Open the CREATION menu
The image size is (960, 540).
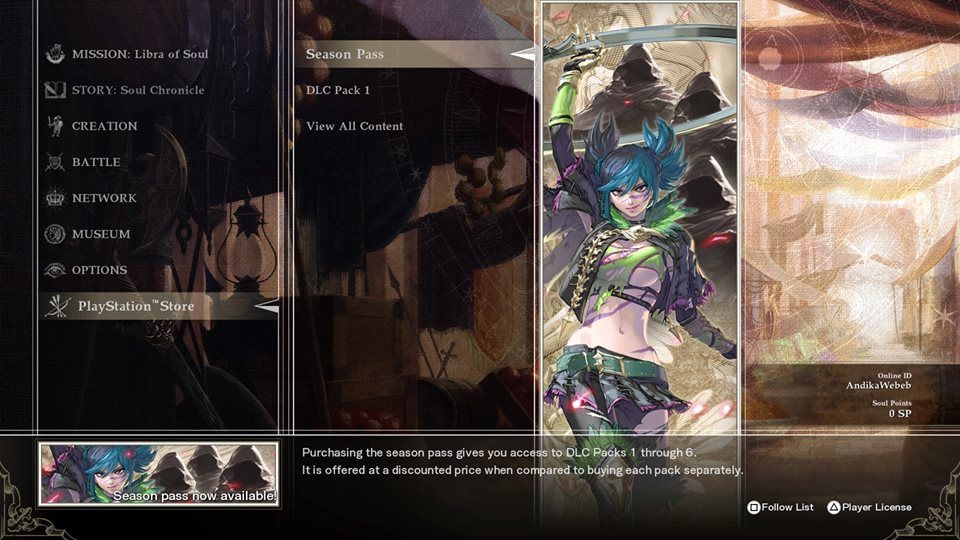104,126
